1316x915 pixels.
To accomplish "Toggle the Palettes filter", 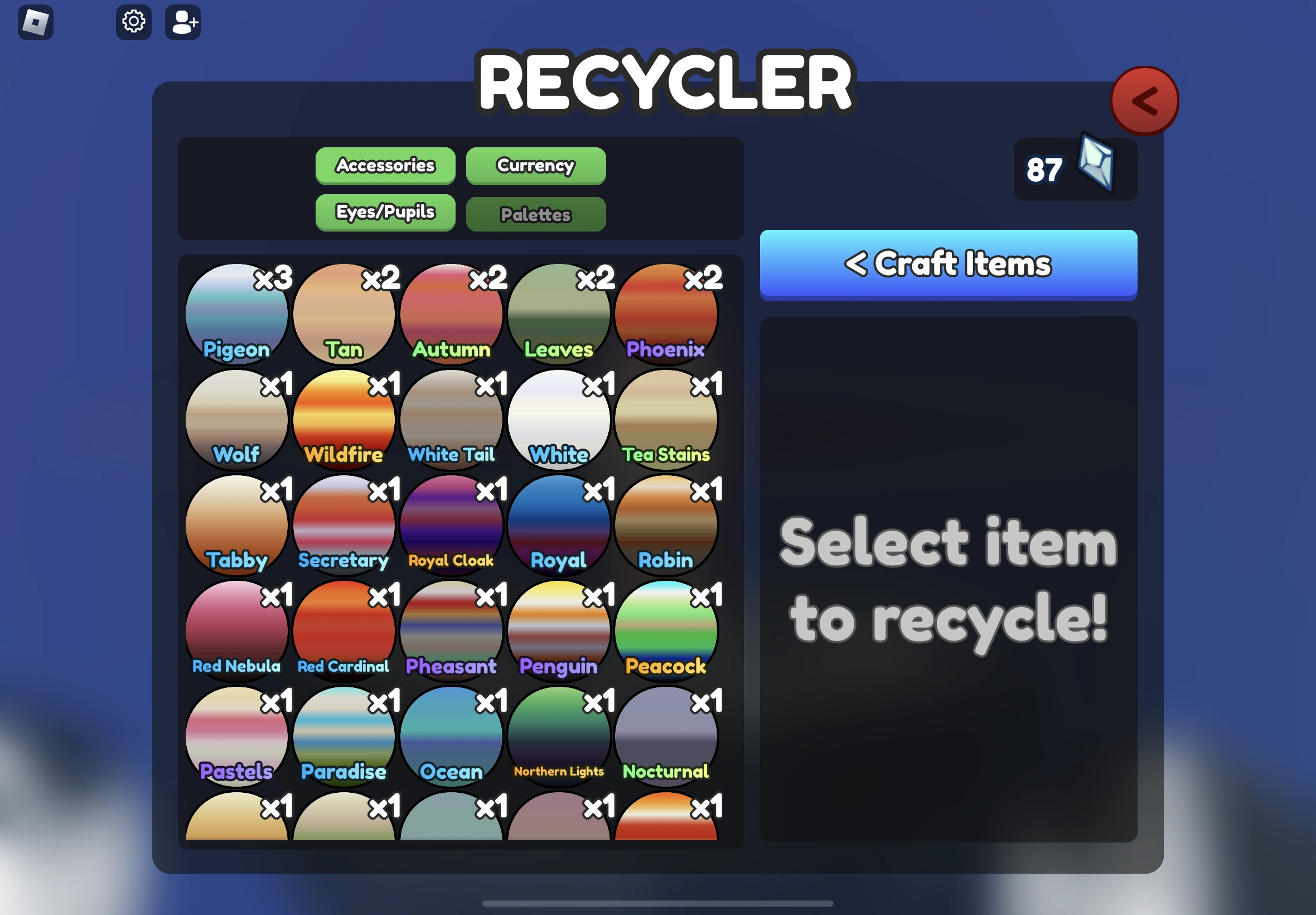I will pos(535,214).
